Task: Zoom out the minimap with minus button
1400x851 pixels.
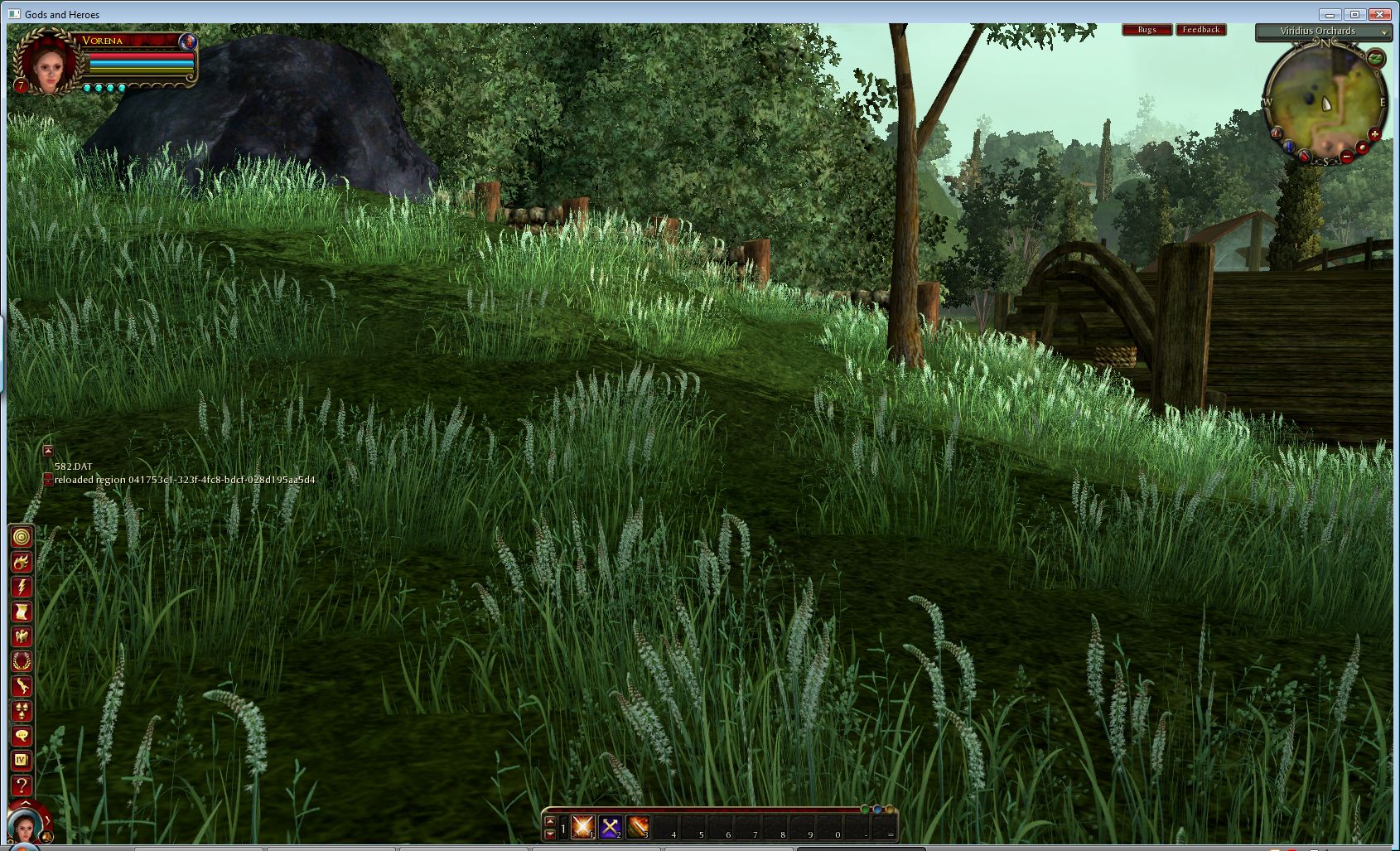Action: click(1348, 156)
